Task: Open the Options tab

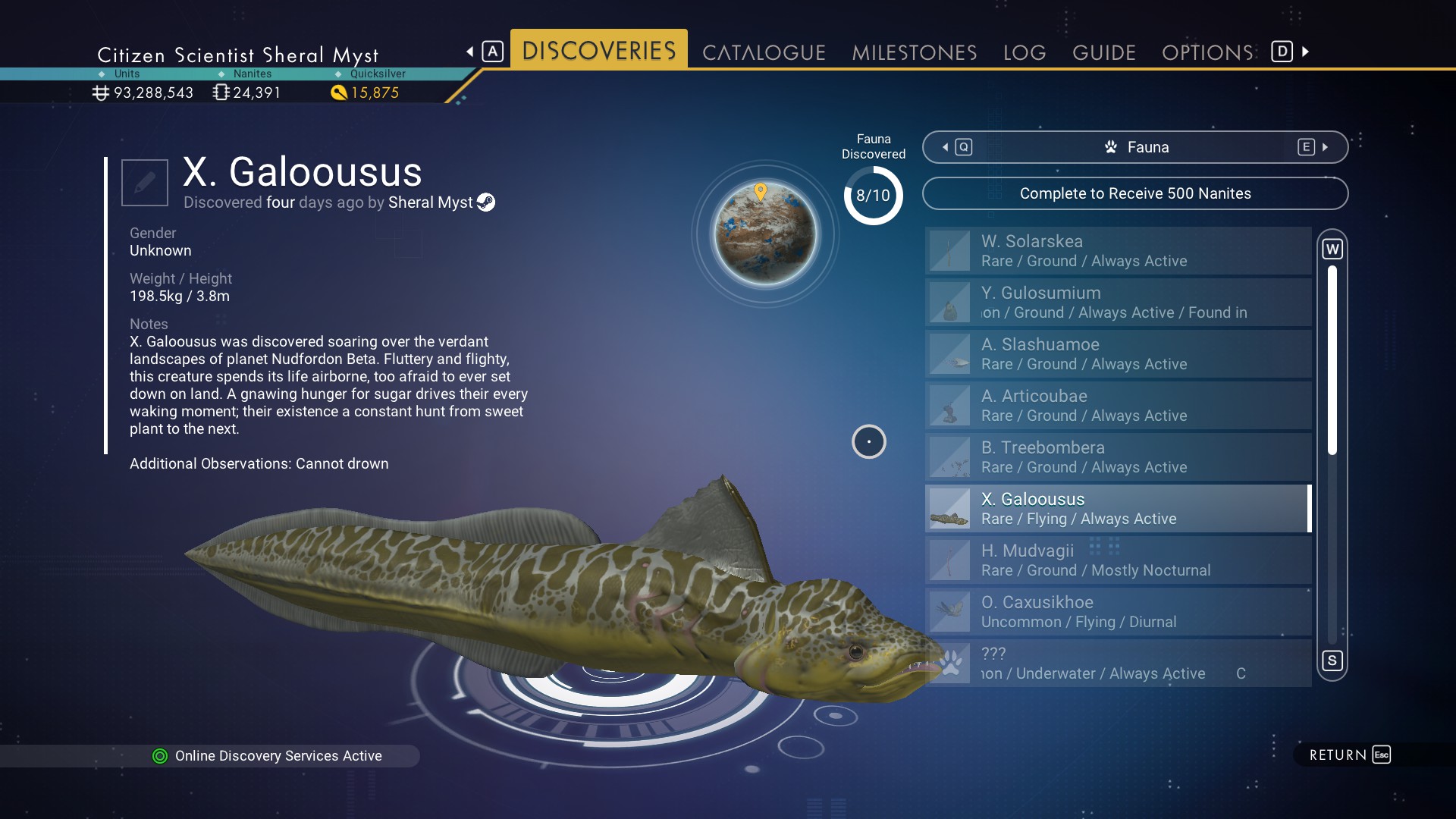Action: pyautogui.click(x=1207, y=52)
